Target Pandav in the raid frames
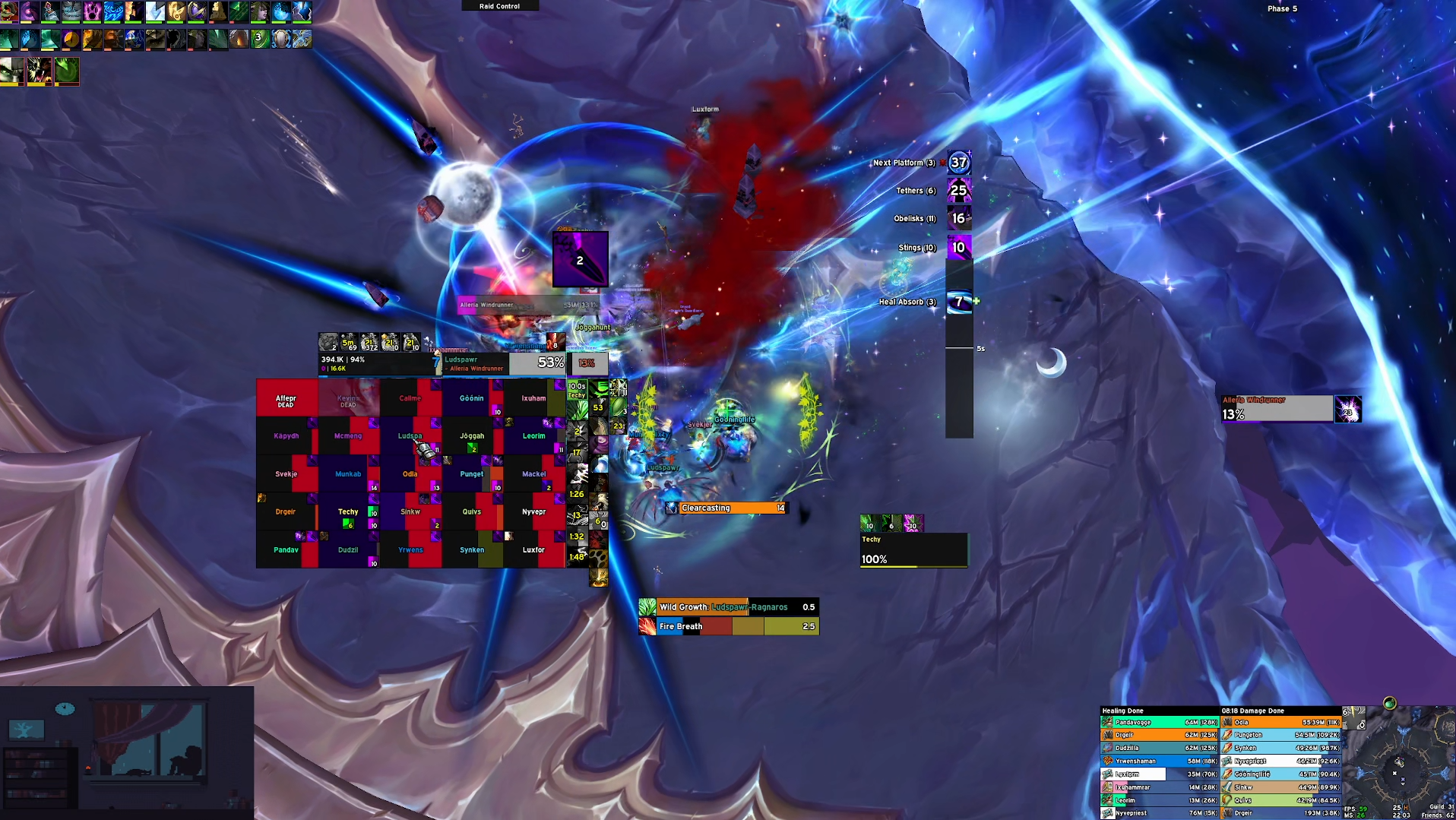 286,549
